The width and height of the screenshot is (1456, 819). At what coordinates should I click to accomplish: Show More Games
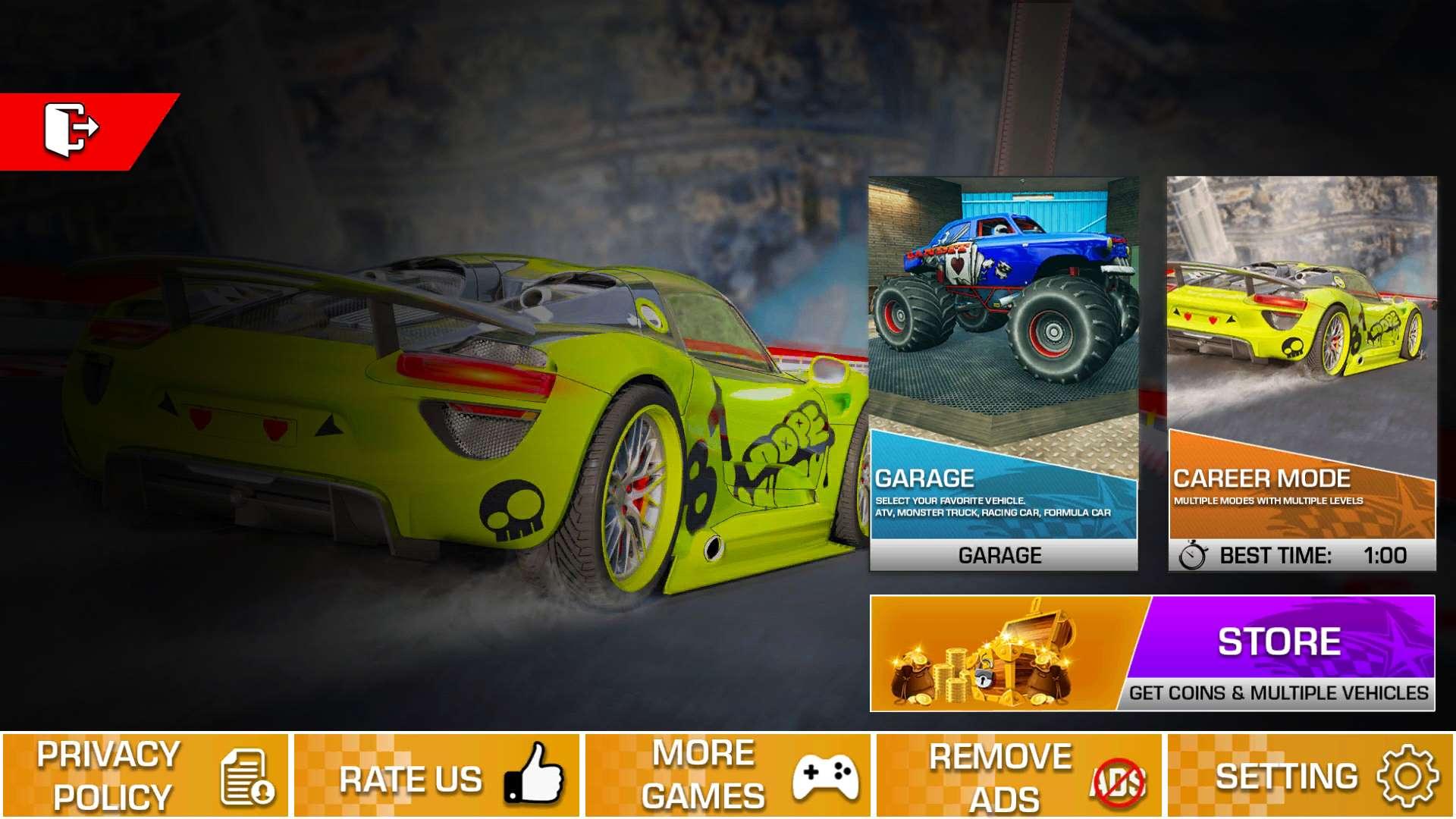(x=728, y=775)
